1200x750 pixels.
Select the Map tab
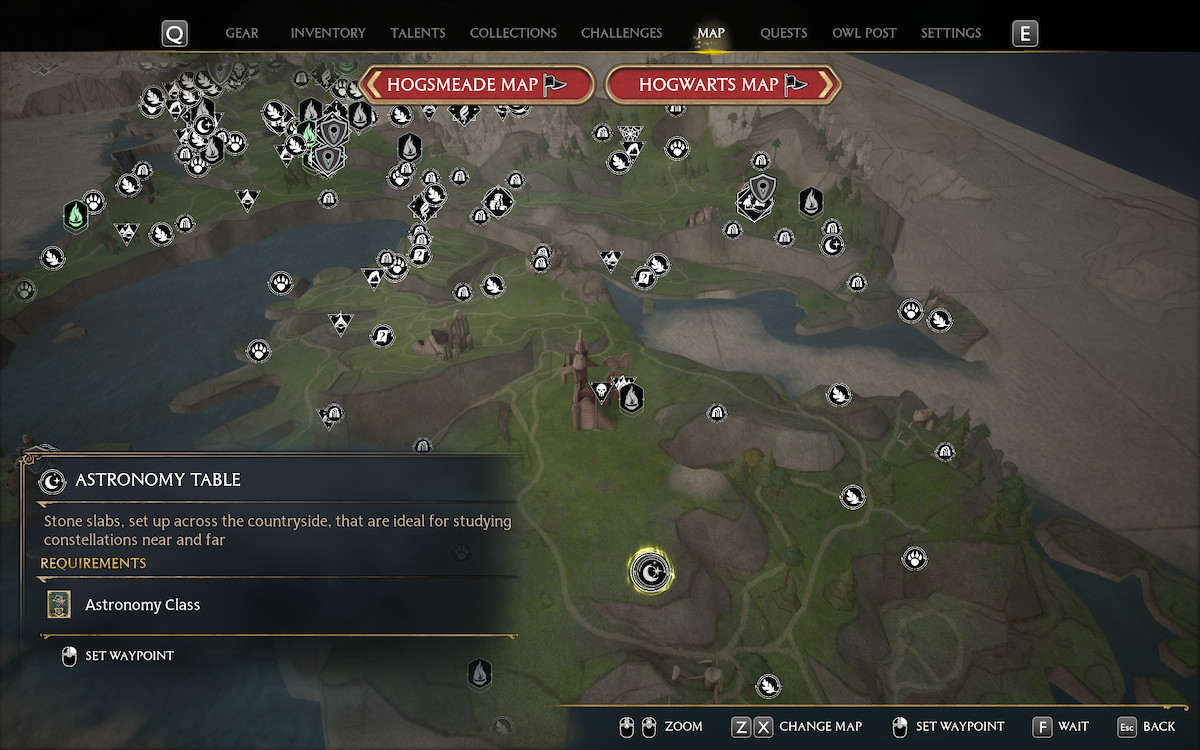(x=711, y=33)
